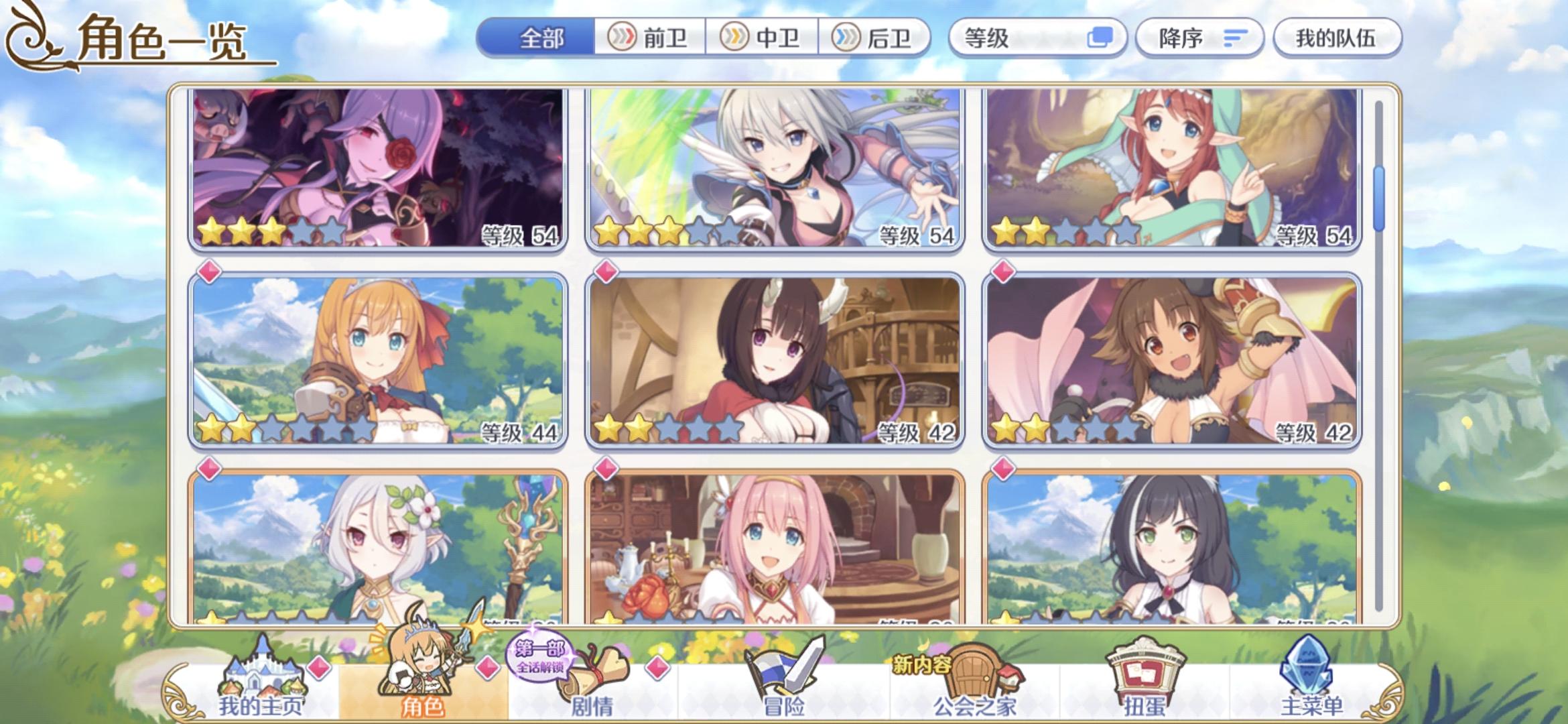Switch to the 前卫 vanguard tab
This screenshot has height=724, width=1568.
pyautogui.click(x=651, y=38)
